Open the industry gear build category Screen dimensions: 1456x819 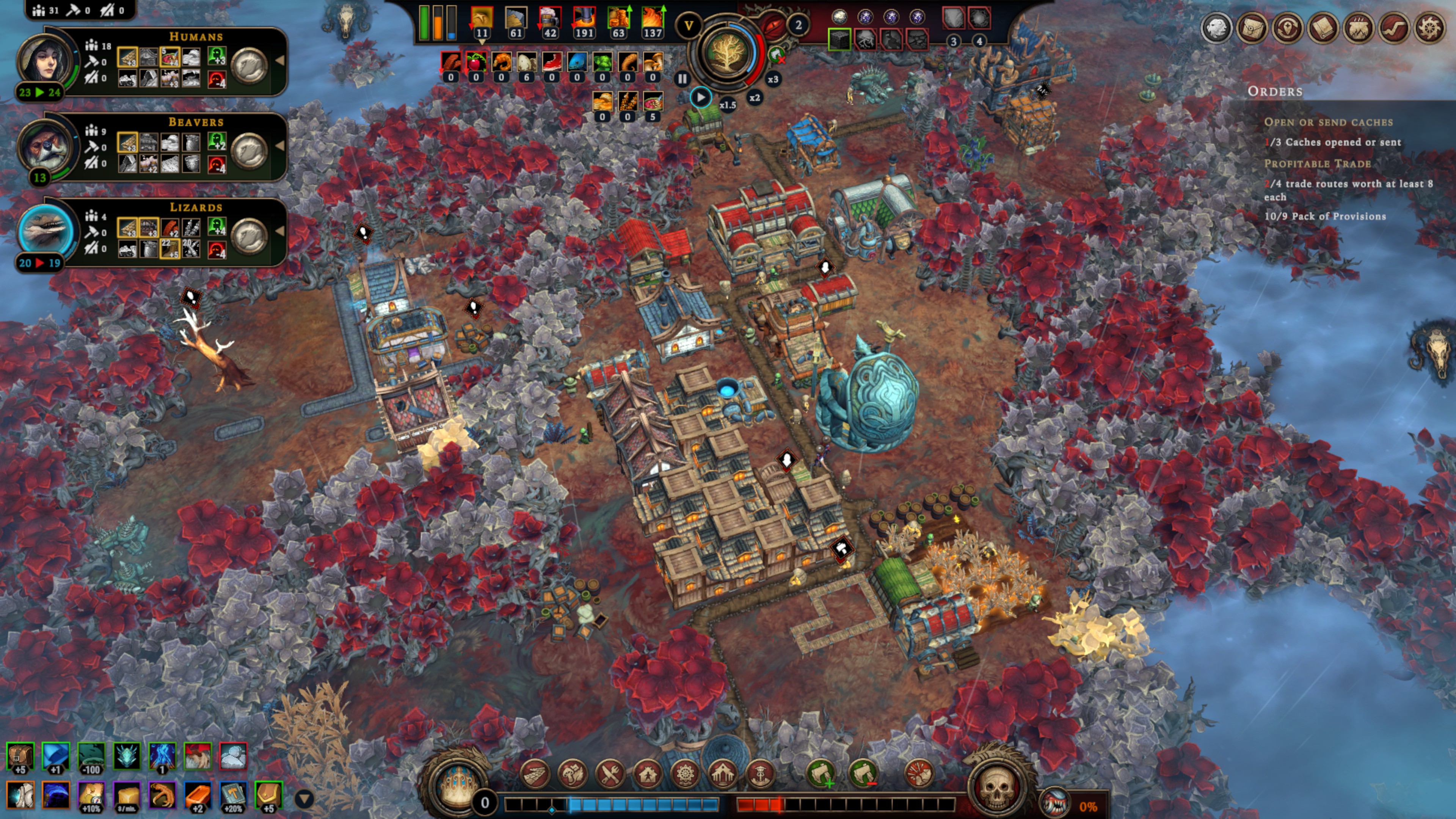click(685, 773)
